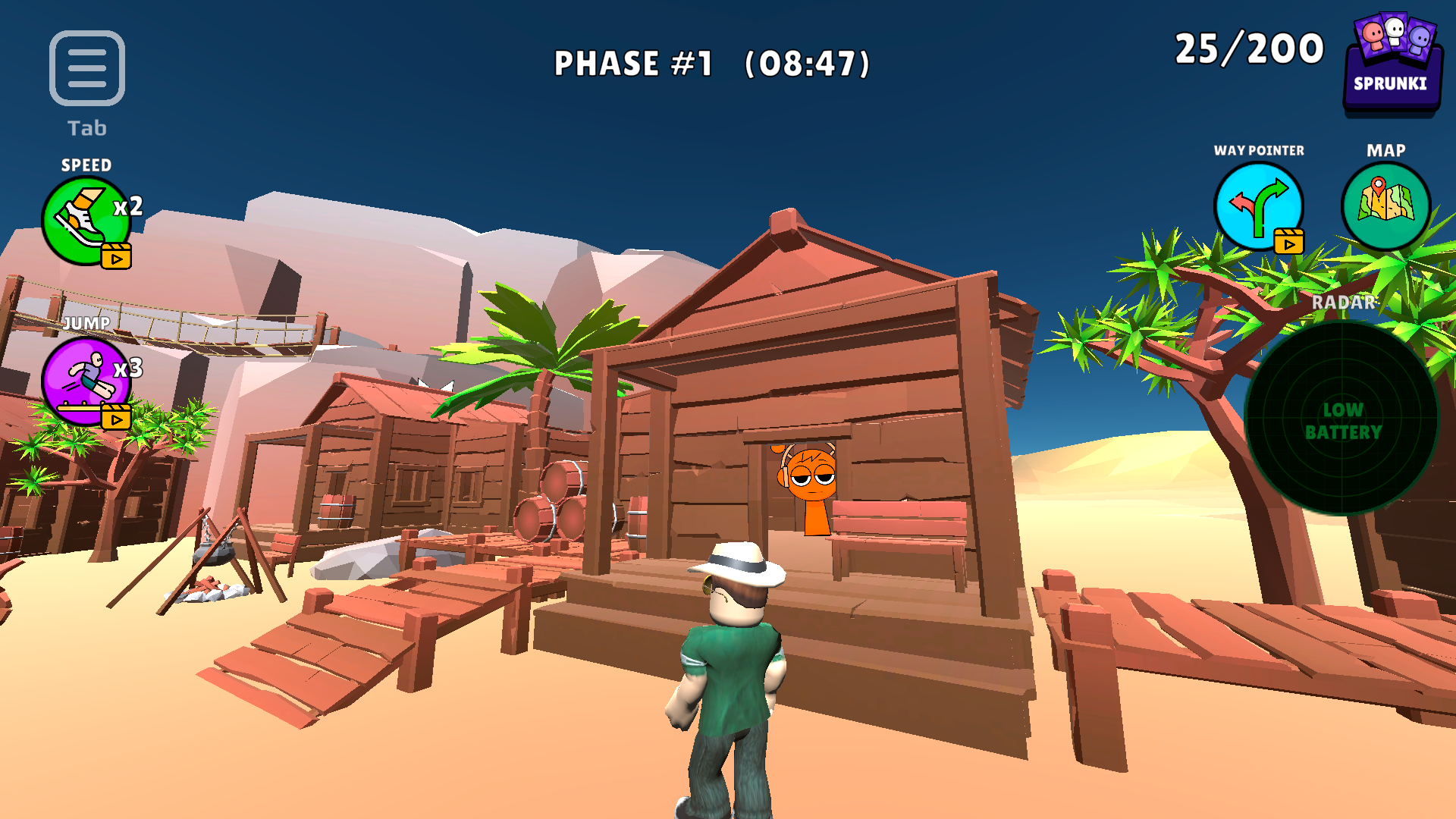Open the Tab hamburger menu

coord(87,68)
